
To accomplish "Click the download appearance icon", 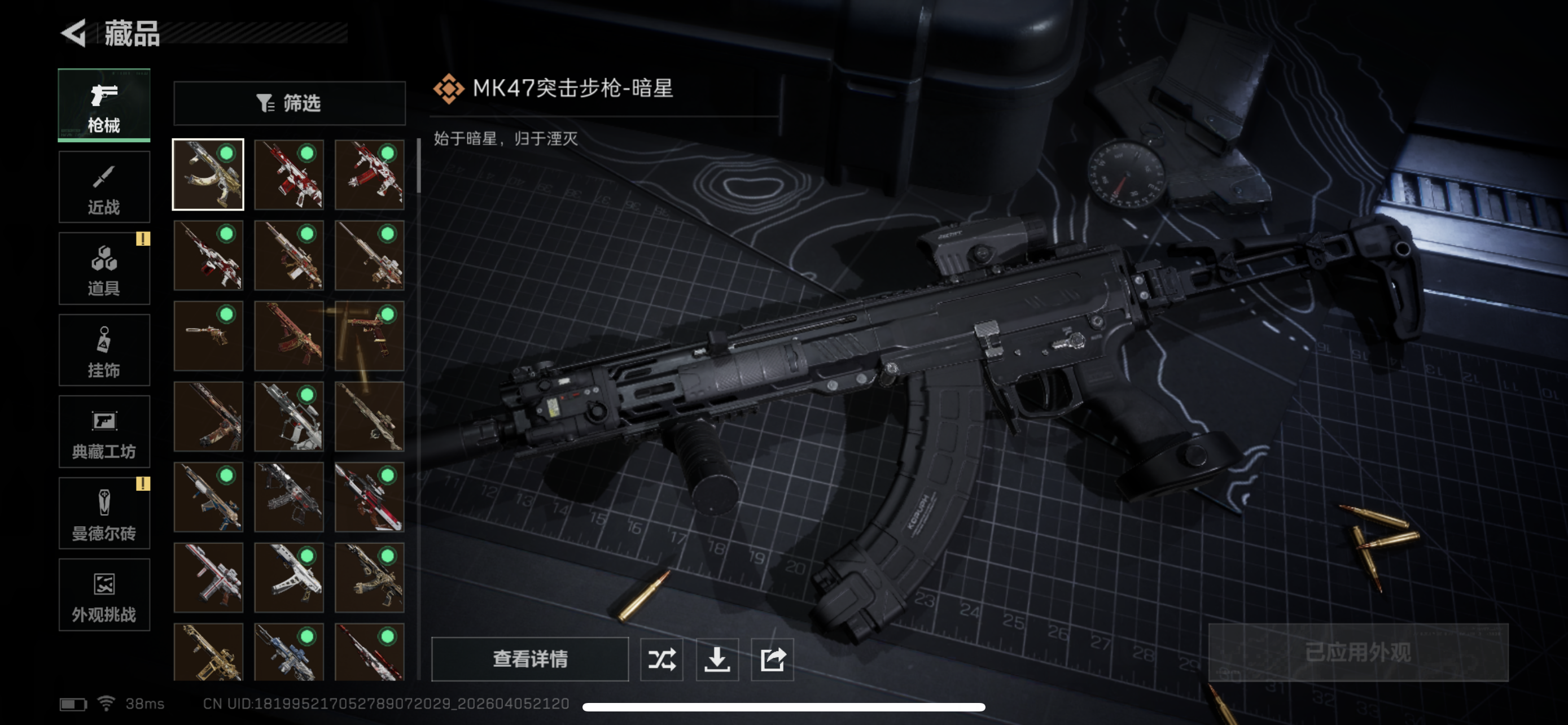I will pyautogui.click(x=717, y=660).
